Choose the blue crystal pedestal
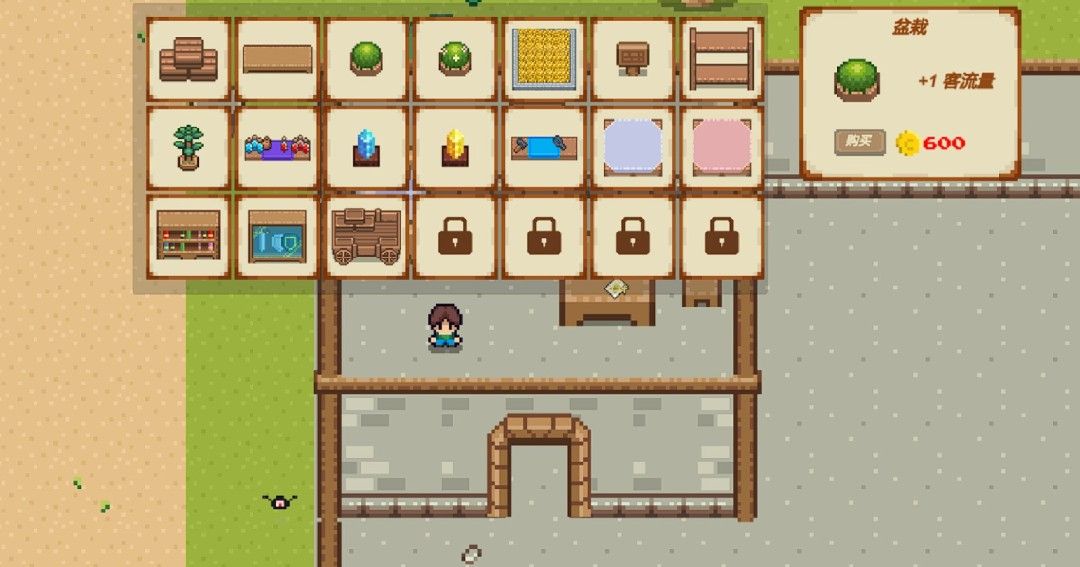This screenshot has height=567, width=1080. pyautogui.click(x=366, y=148)
